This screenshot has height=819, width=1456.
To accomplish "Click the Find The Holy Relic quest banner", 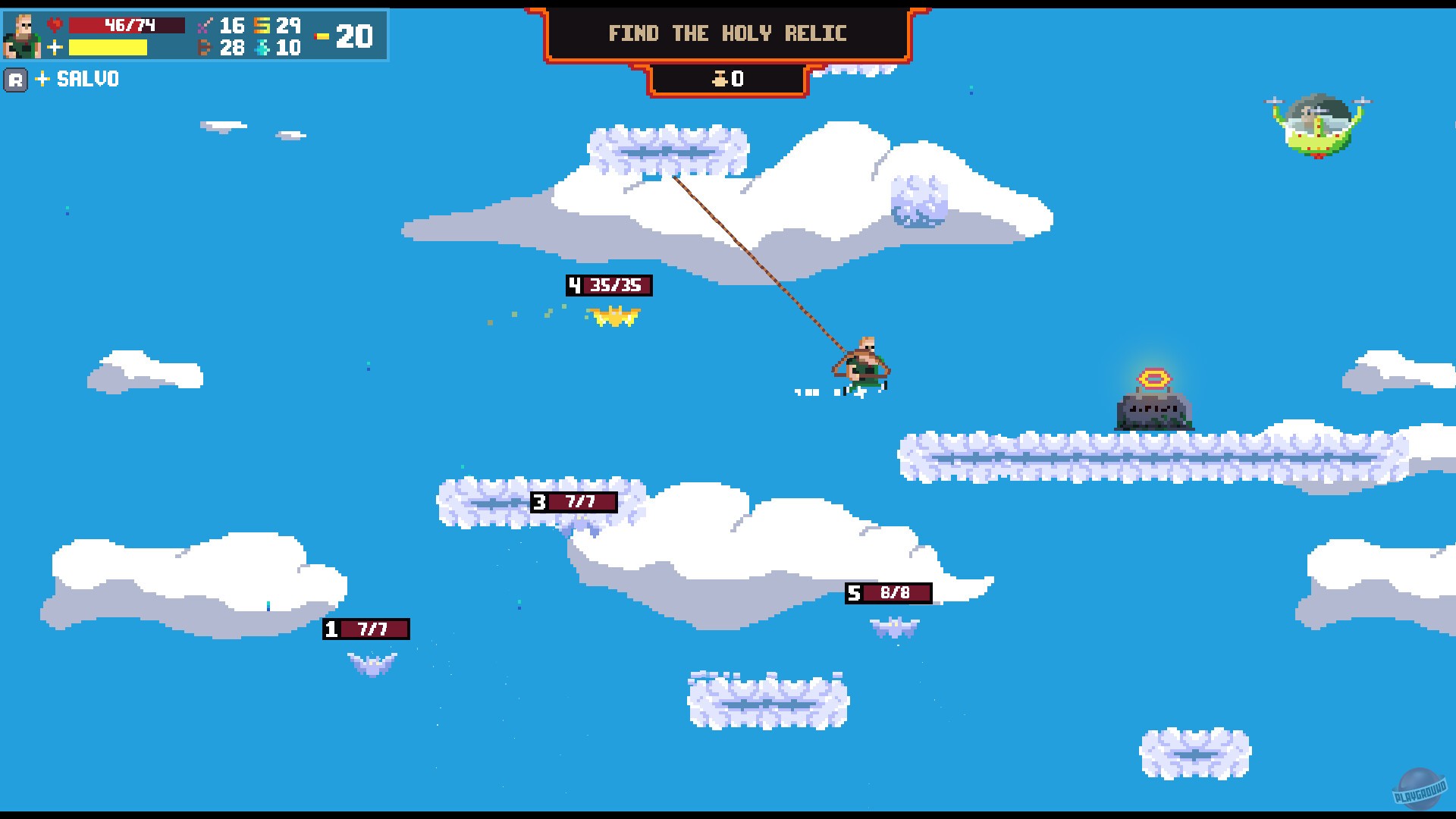I will 727,33.
